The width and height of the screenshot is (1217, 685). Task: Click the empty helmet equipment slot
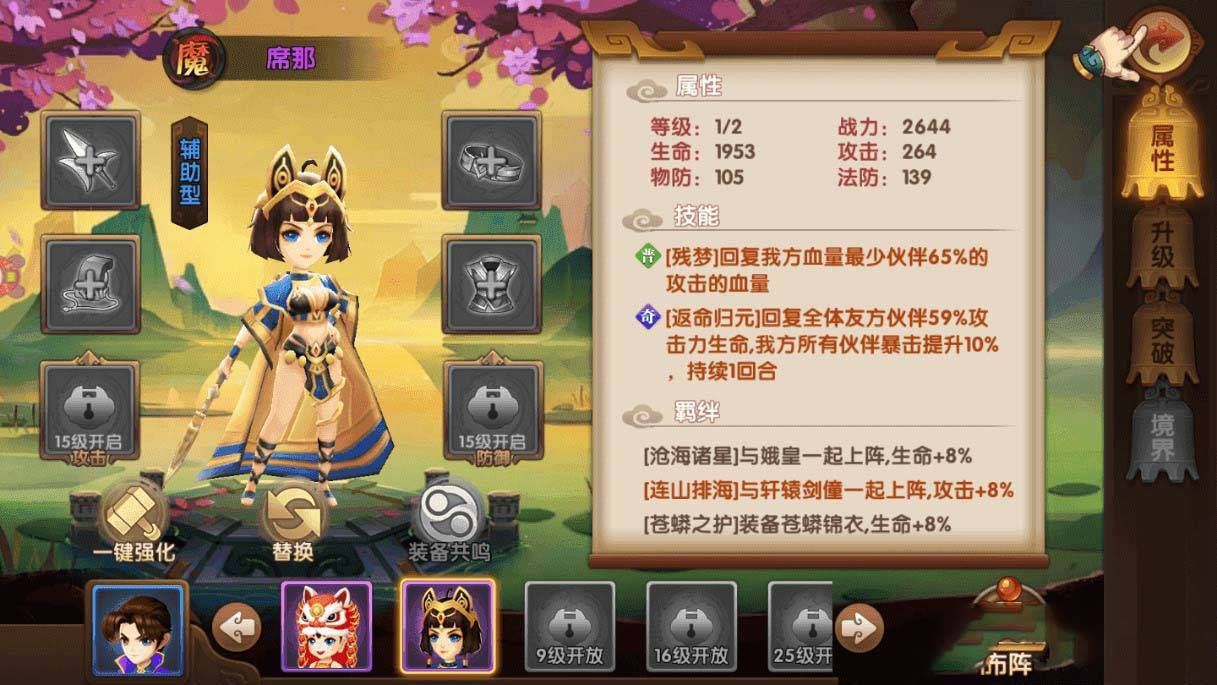[90, 285]
